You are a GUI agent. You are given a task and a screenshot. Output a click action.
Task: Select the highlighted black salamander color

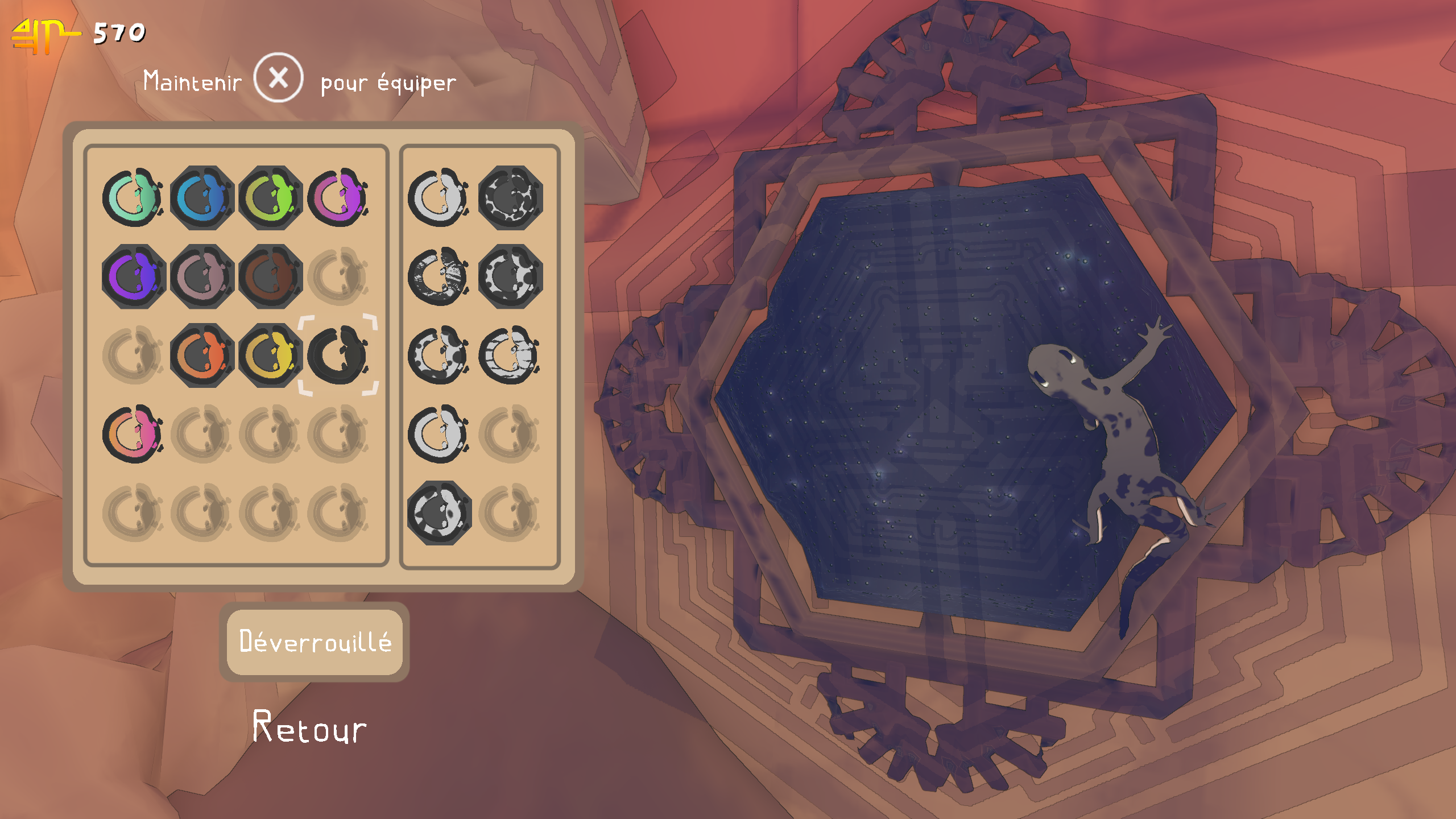click(339, 355)
